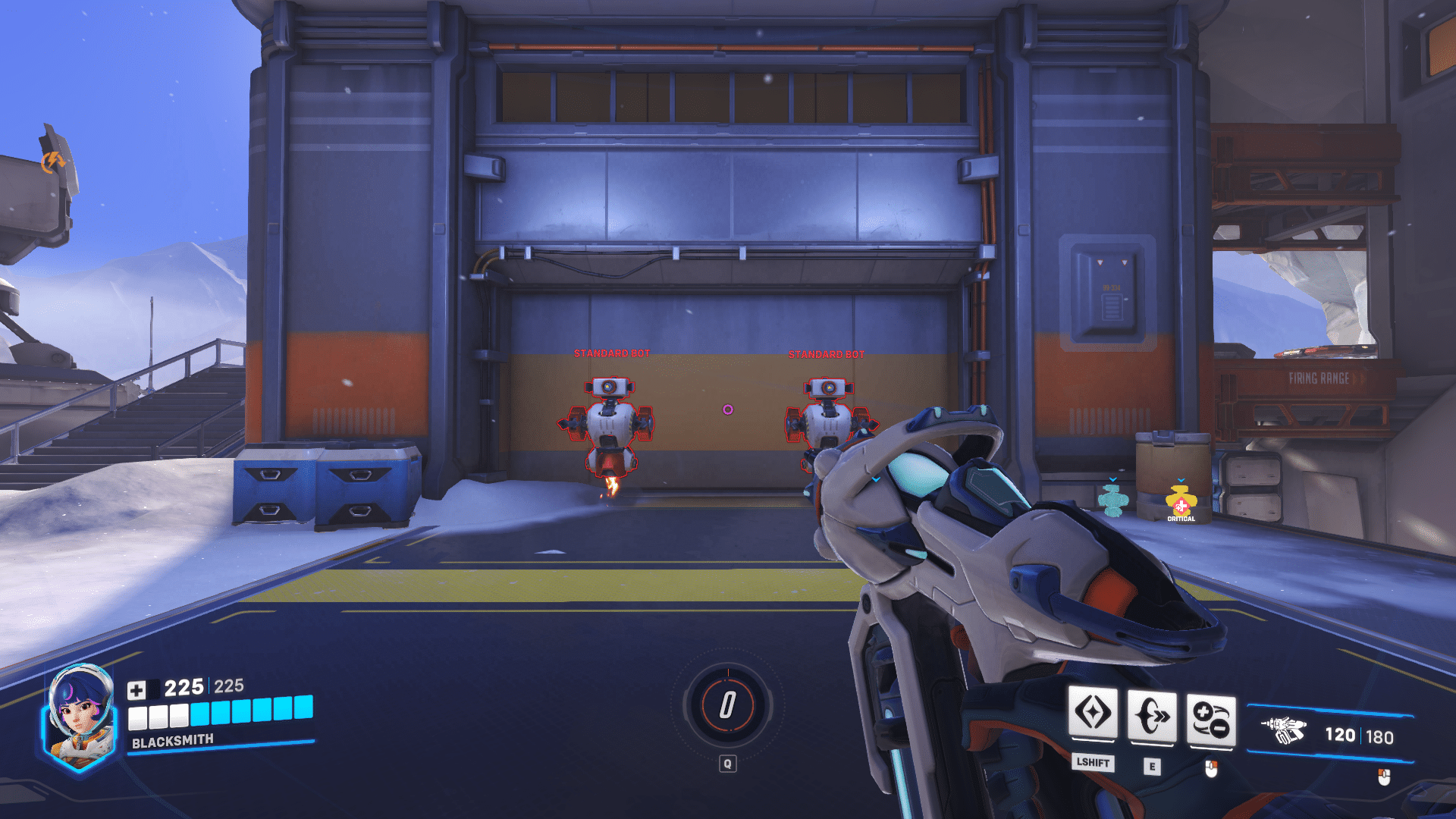Click the mouse icon beside the ammo counter
This screenshot has height=819, width=1456.
click(1383, 775)
